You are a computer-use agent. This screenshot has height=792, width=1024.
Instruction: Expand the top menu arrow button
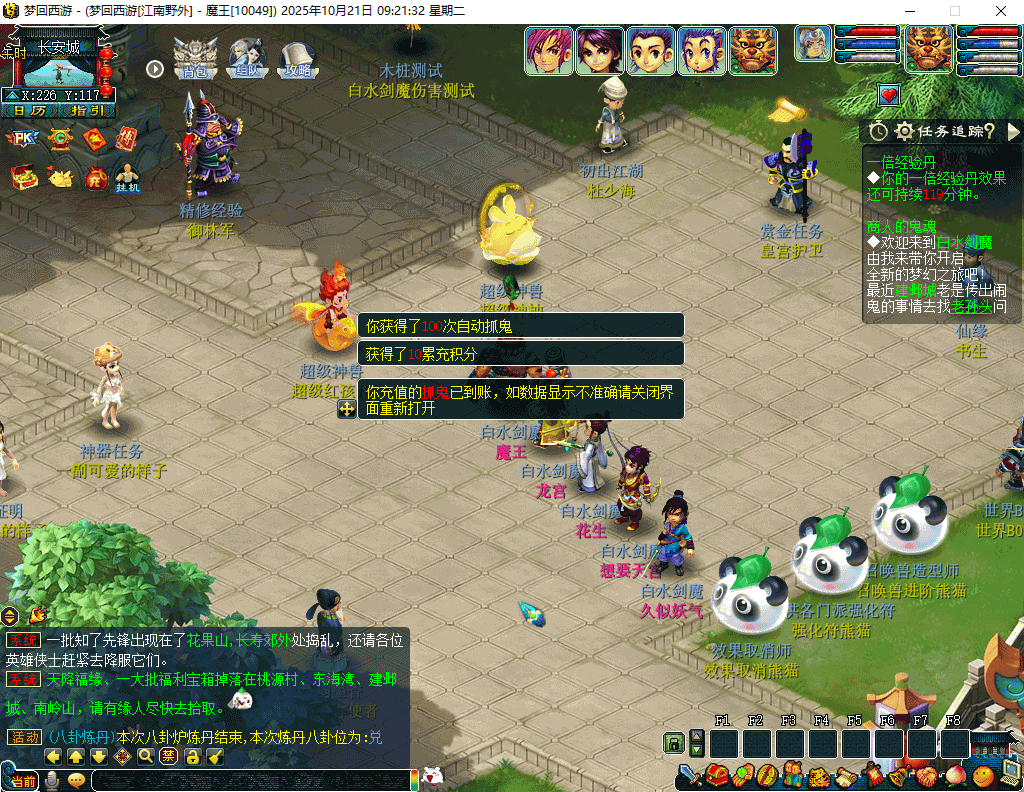coord(155,69)
